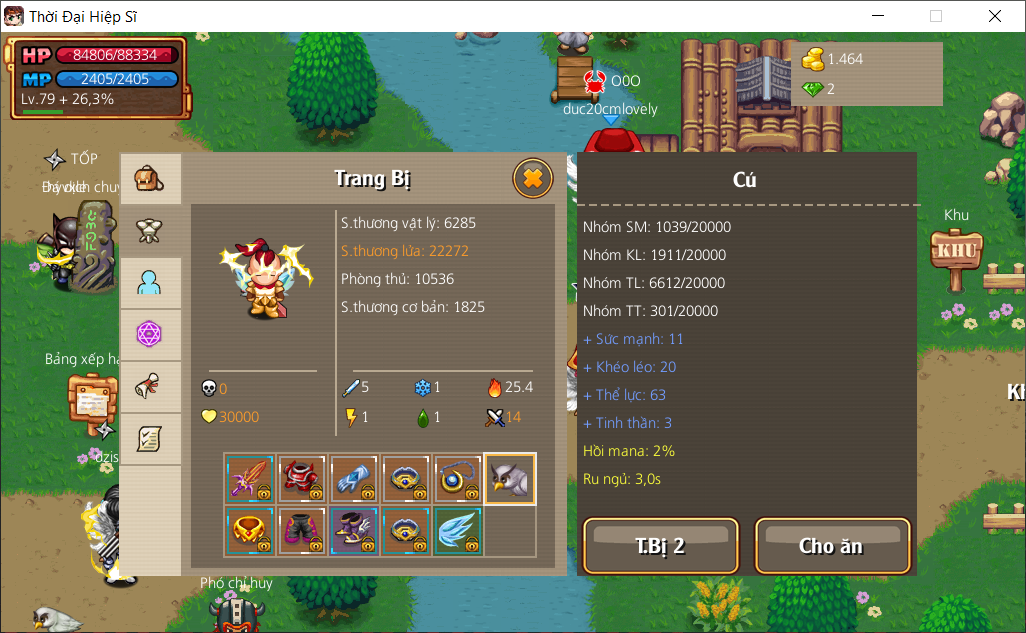
Task: Switch to the blue character silhouette tab
Action: [150, 284]
